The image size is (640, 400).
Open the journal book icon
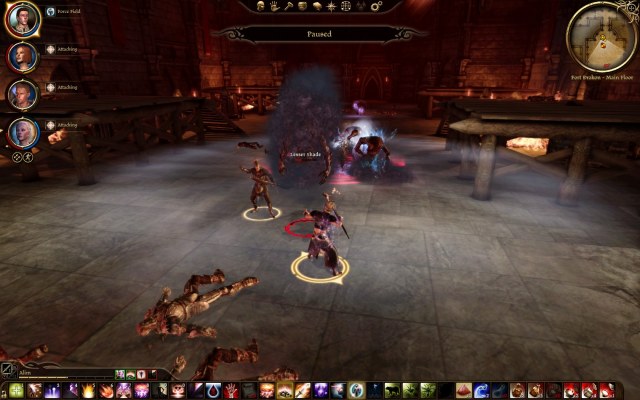click(x=316, y=6)
